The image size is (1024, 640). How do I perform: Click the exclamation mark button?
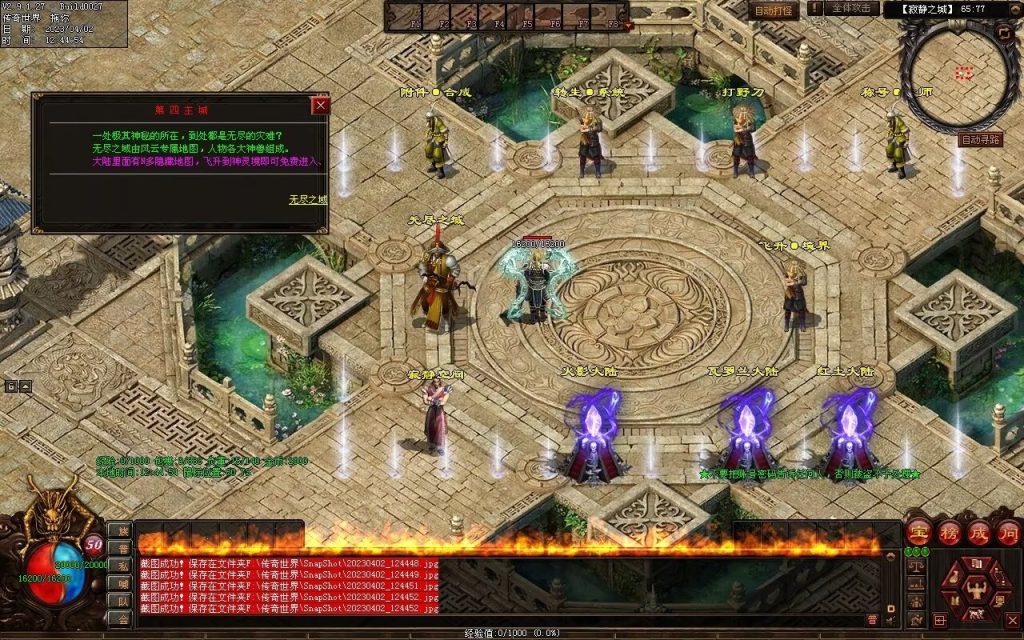tap(814, 9)
